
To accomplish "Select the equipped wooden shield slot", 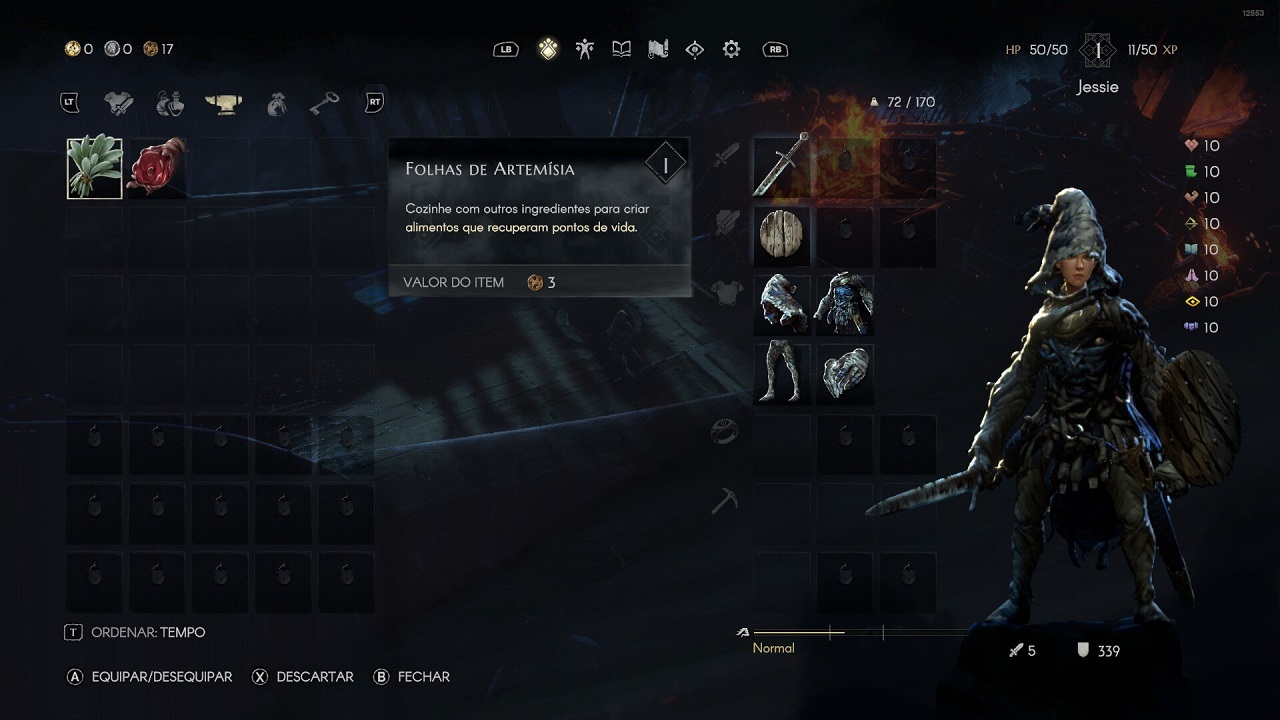I will (x=781, y=237).
